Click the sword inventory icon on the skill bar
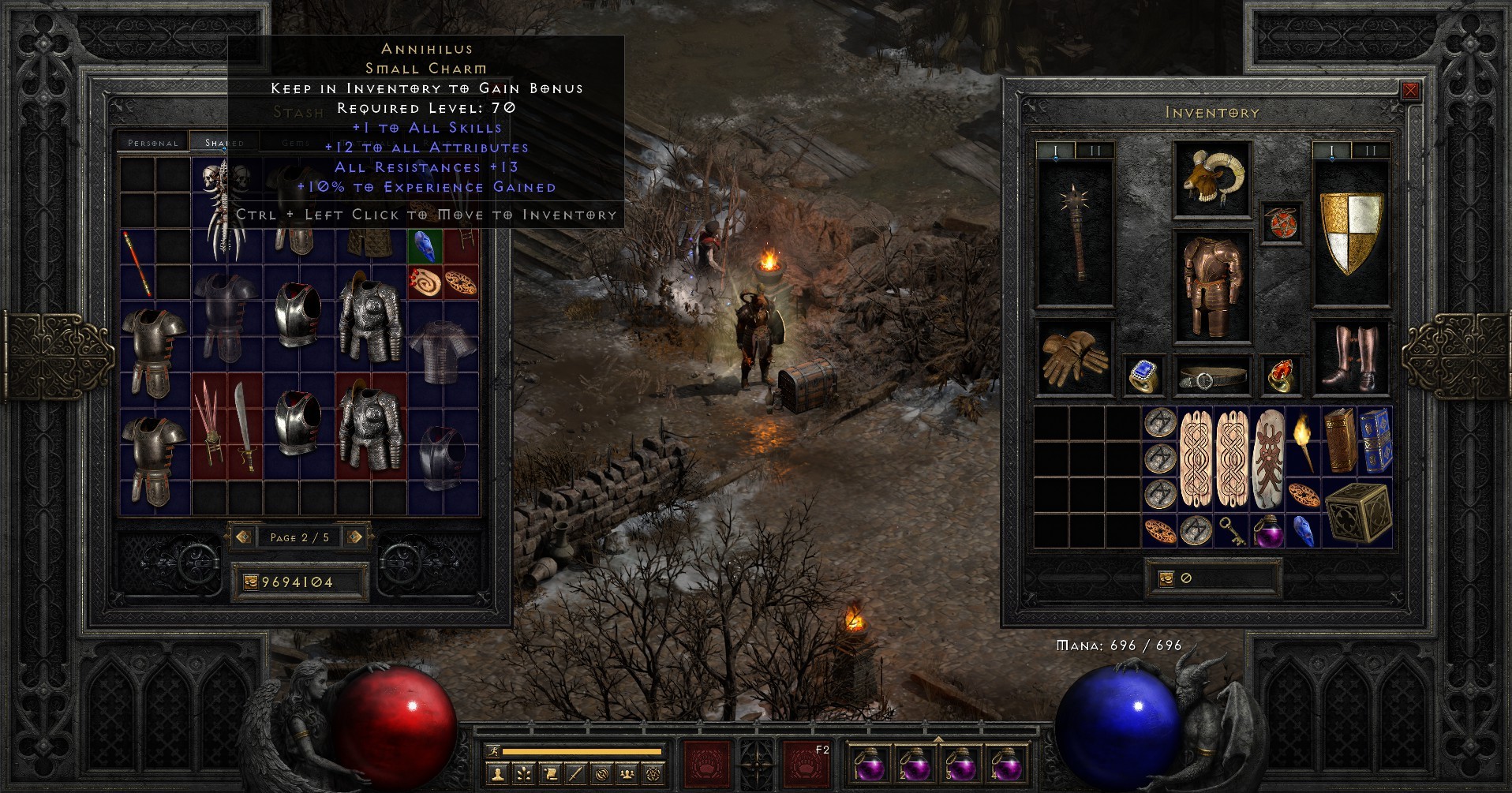This screenshot has height=793, width=1512. coord(574,775)
